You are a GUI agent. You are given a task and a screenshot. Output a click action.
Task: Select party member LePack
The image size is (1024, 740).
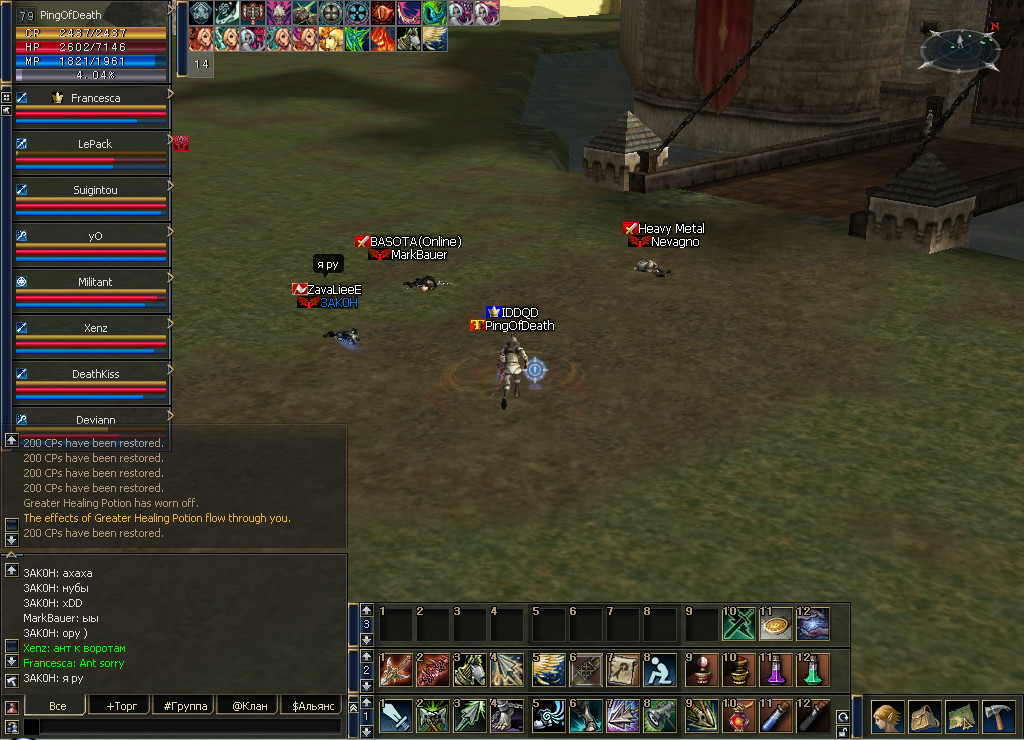94,144
